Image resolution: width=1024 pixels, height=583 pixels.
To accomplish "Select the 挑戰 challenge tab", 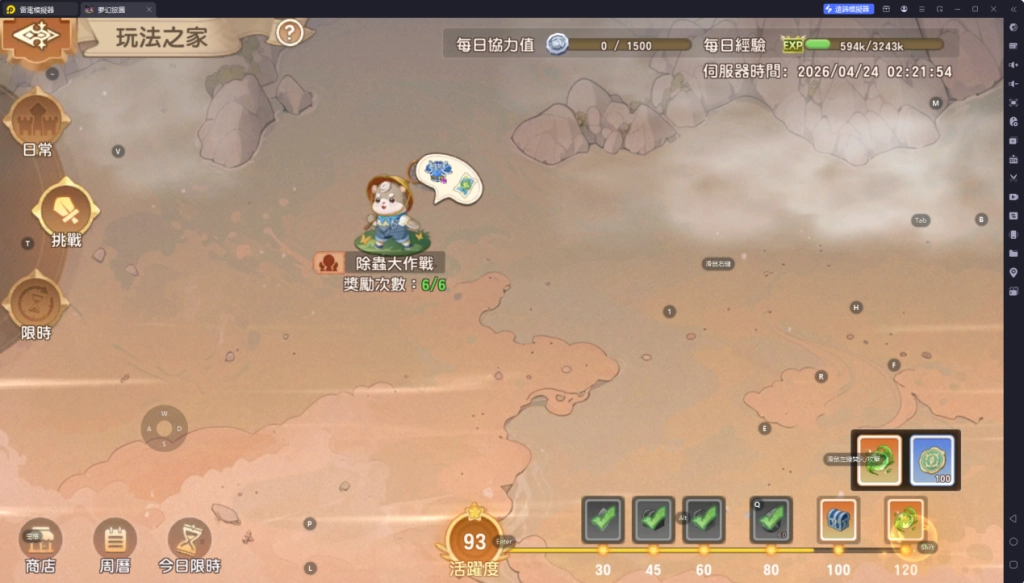I will 66,212.
